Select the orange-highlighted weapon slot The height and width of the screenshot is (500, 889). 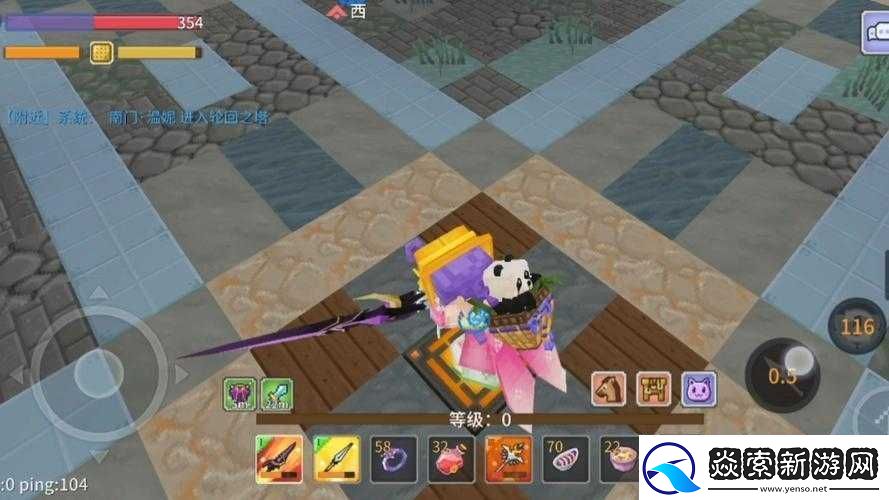click(504, 459)
